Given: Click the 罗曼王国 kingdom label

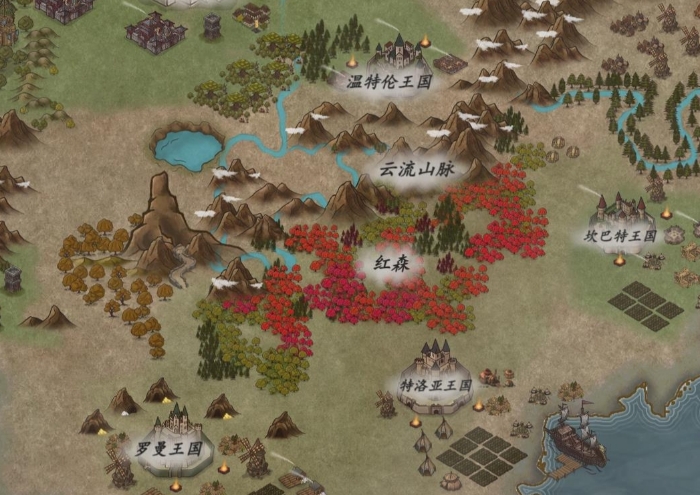Looking at the screenshot, I should click(169, 447).
